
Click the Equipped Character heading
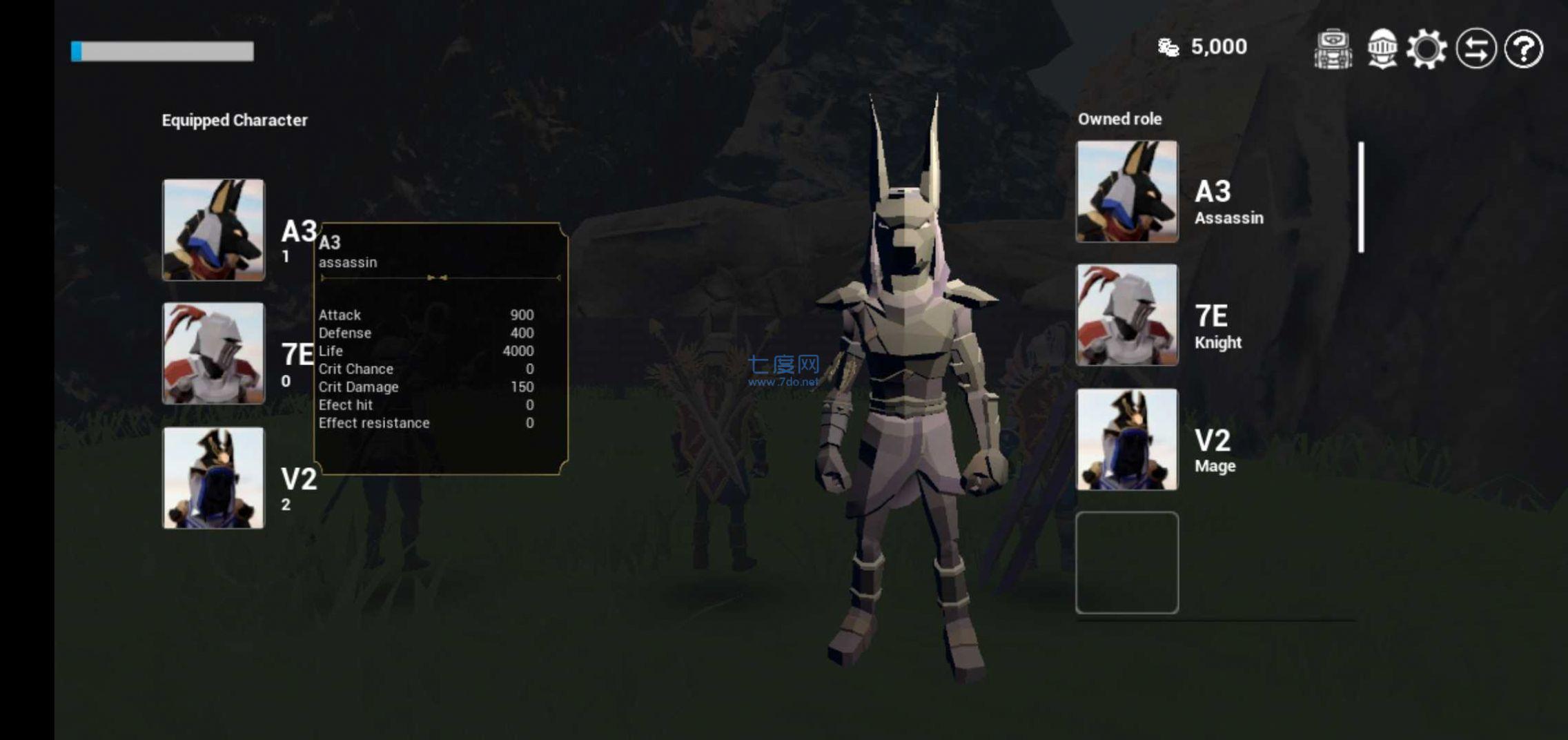(x=235, y=120)
